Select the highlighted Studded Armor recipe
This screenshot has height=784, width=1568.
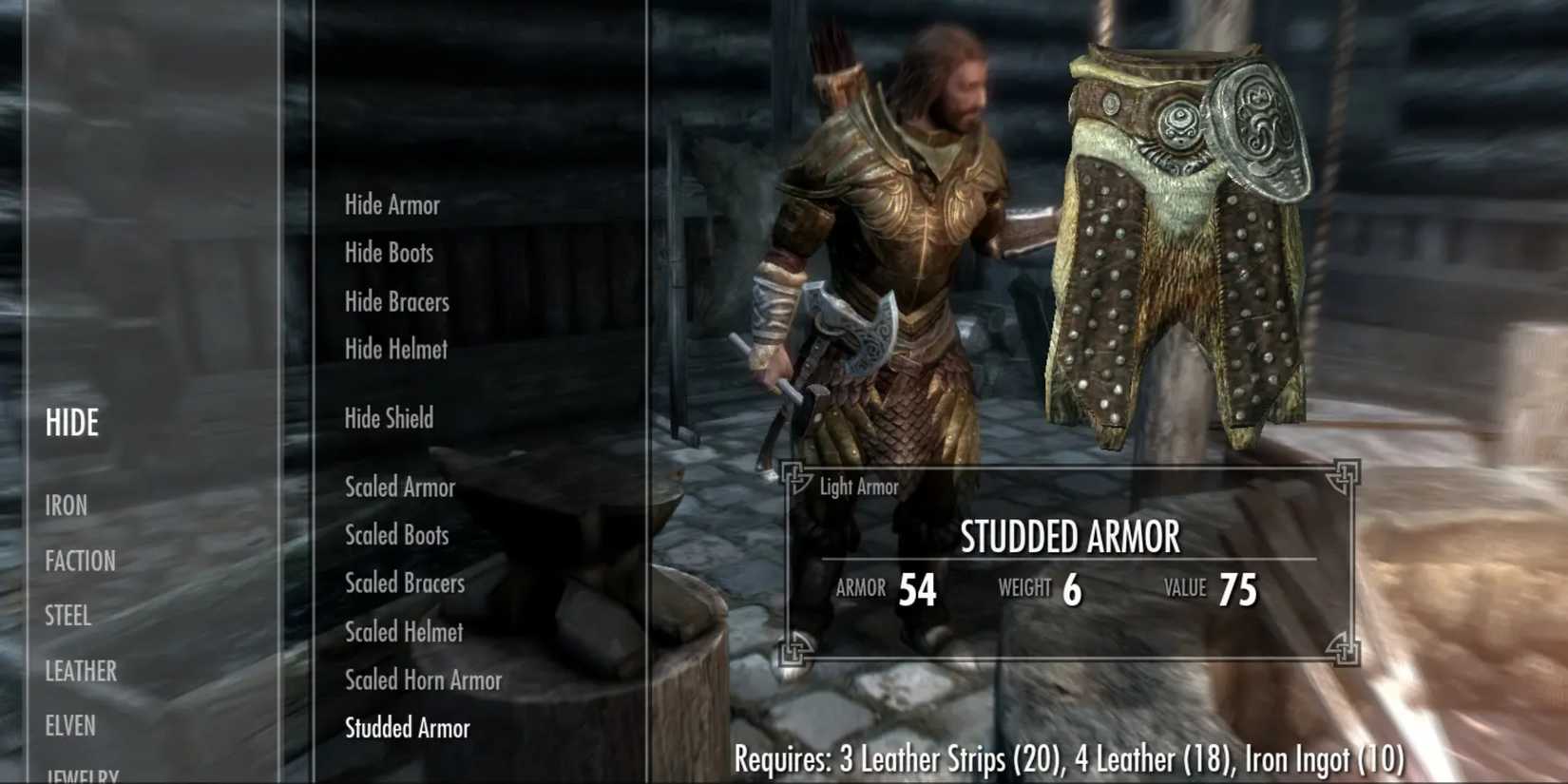tap(407, 728)
